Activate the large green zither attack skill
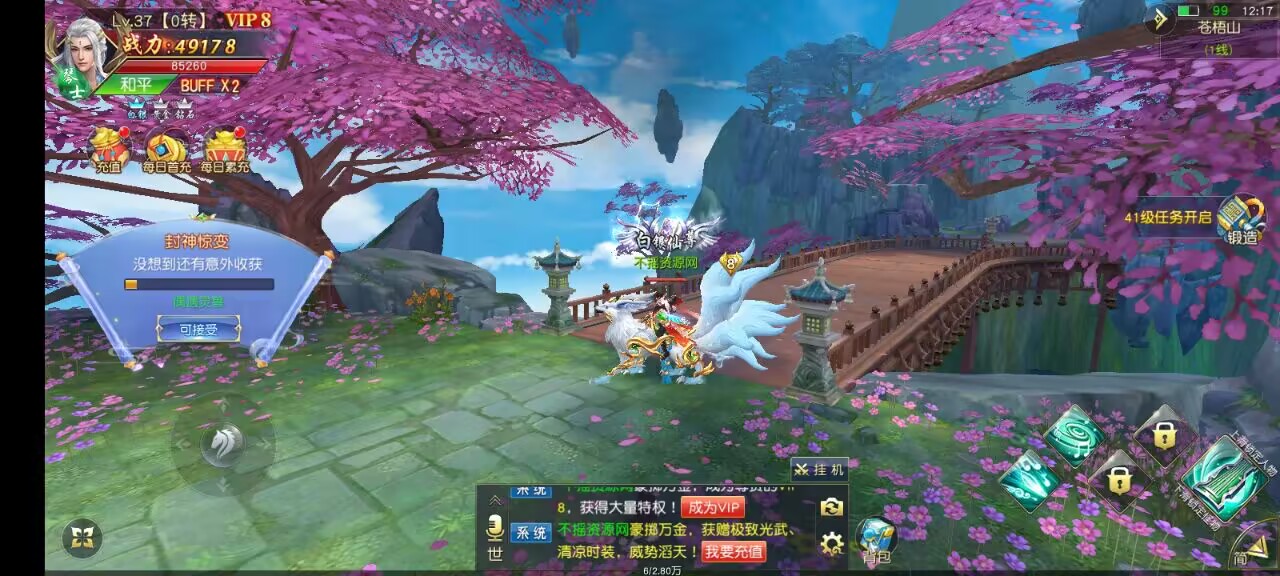Image resolution: width=1280 pixels, height=576 pixels. (x=1221, y=478)
